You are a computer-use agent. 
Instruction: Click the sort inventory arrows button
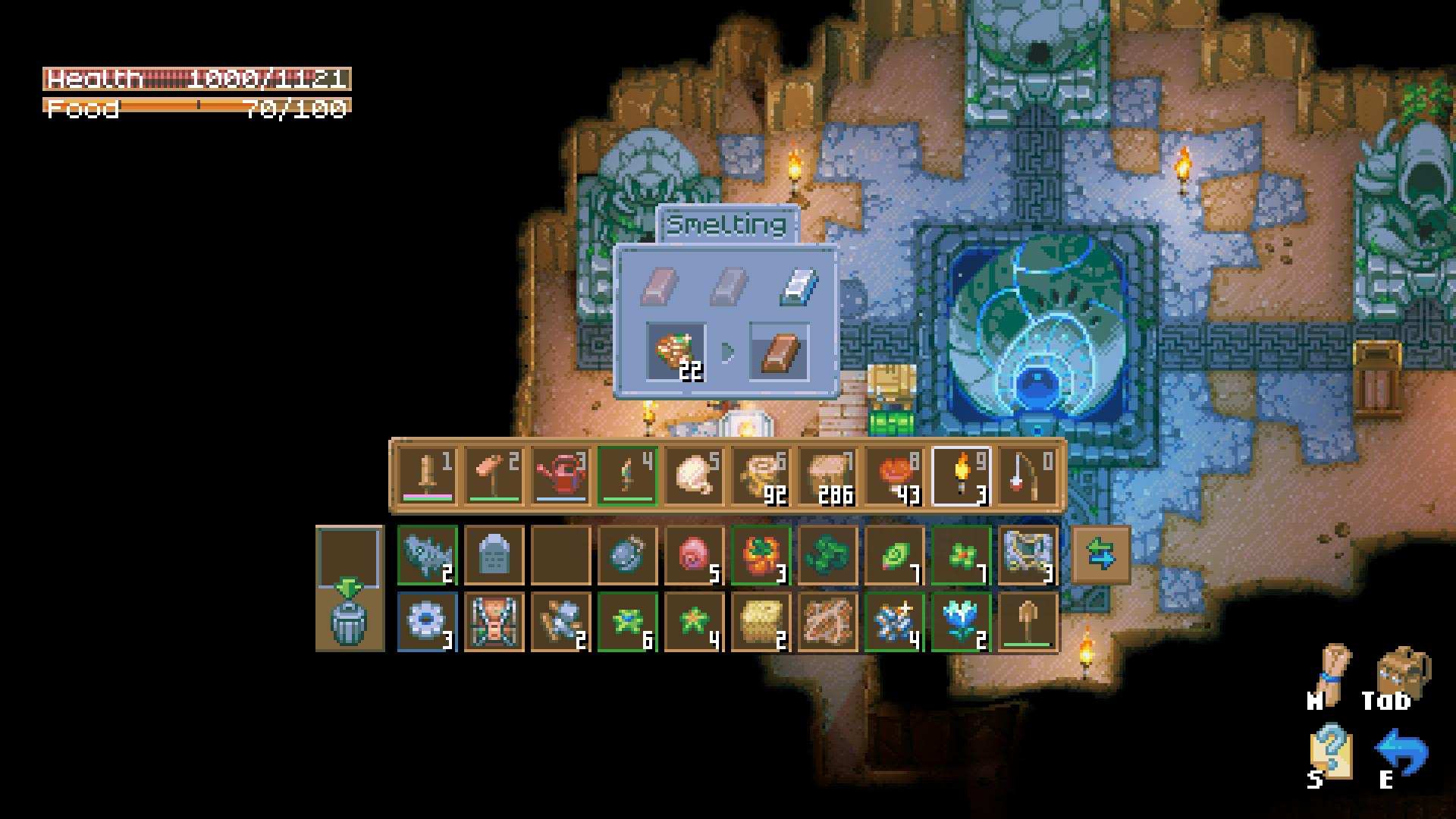click(1100, 555)
